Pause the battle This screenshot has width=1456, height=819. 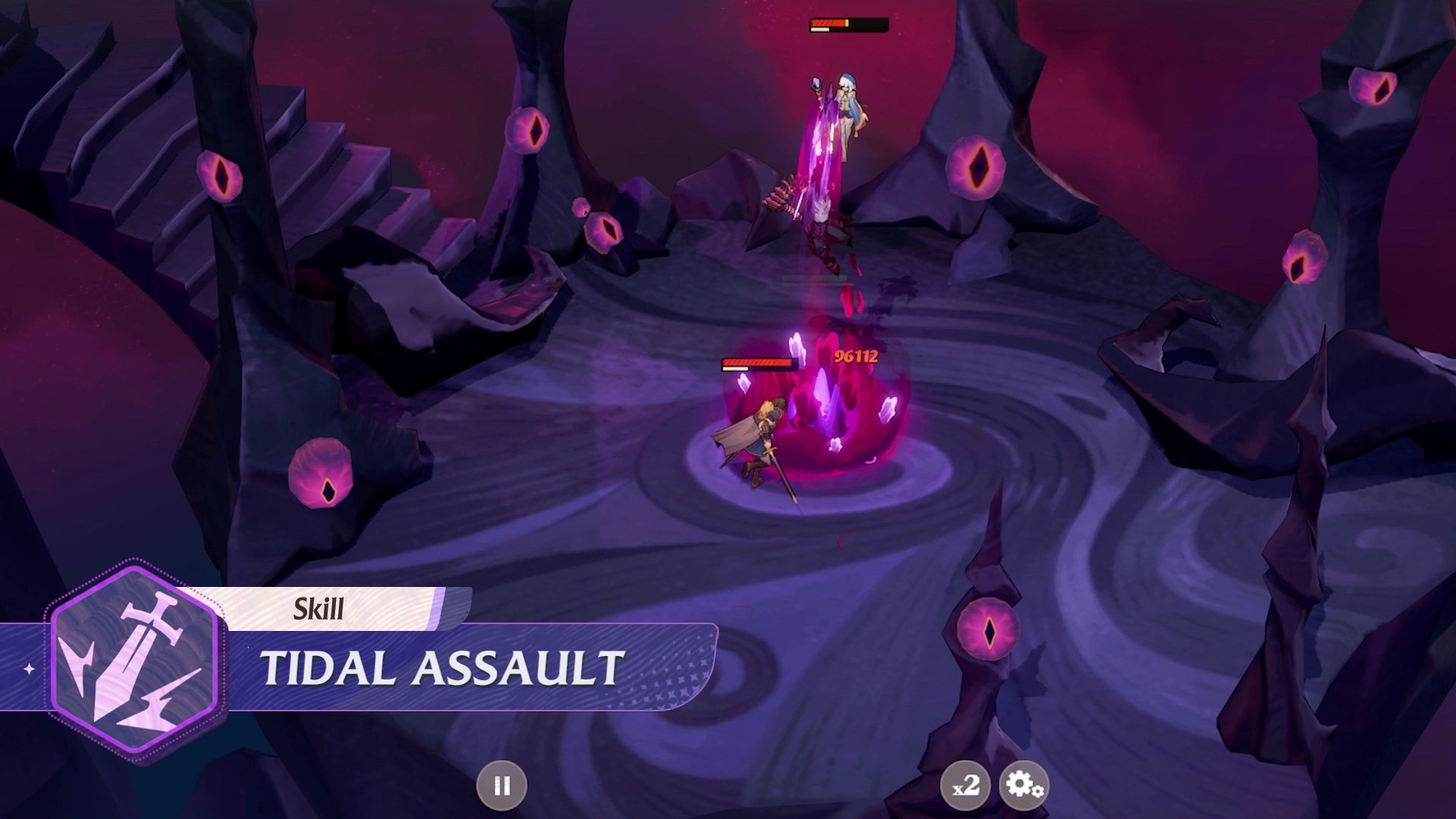coord(501,786)
